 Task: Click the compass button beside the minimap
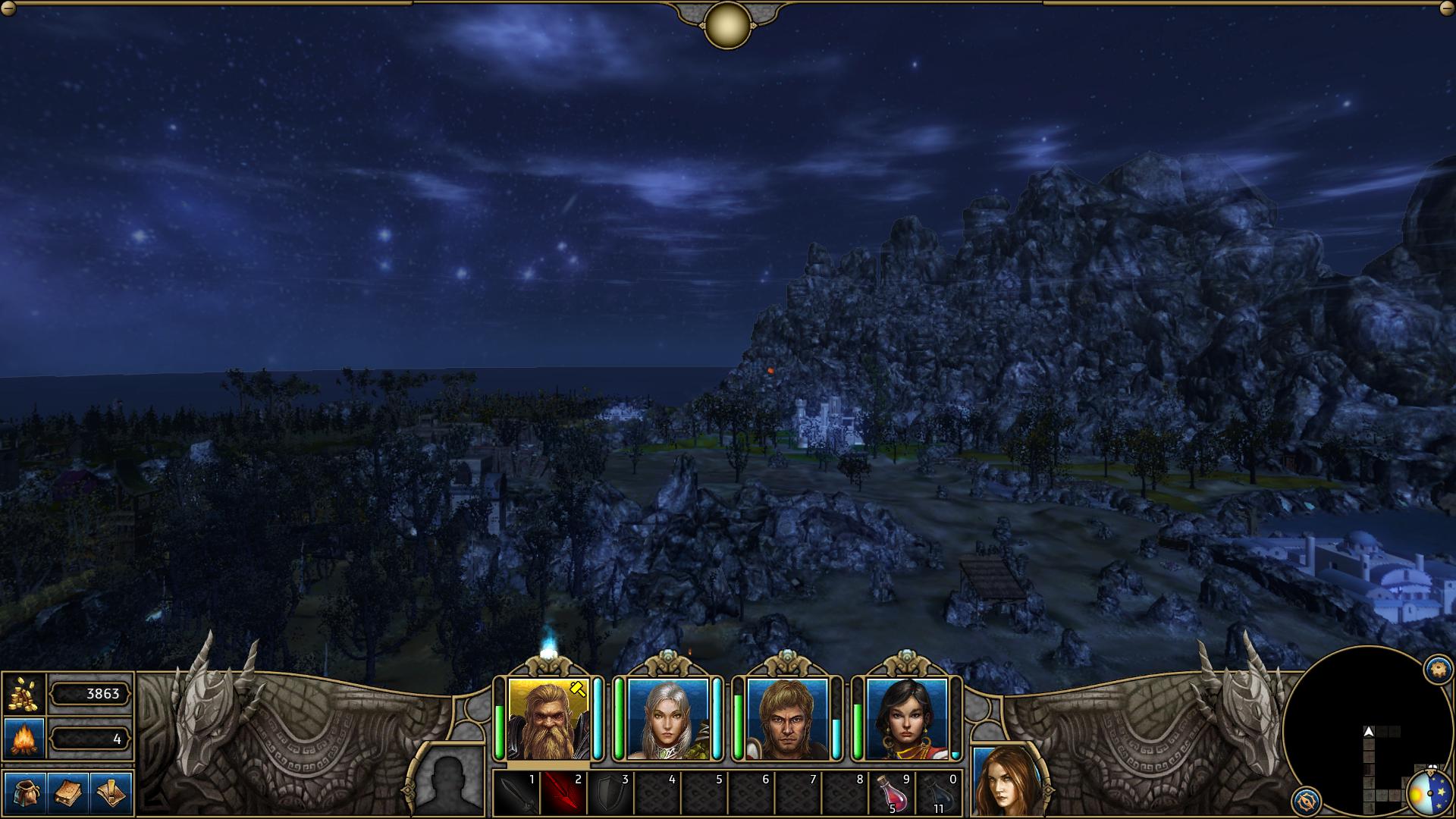click(1306, 800)
